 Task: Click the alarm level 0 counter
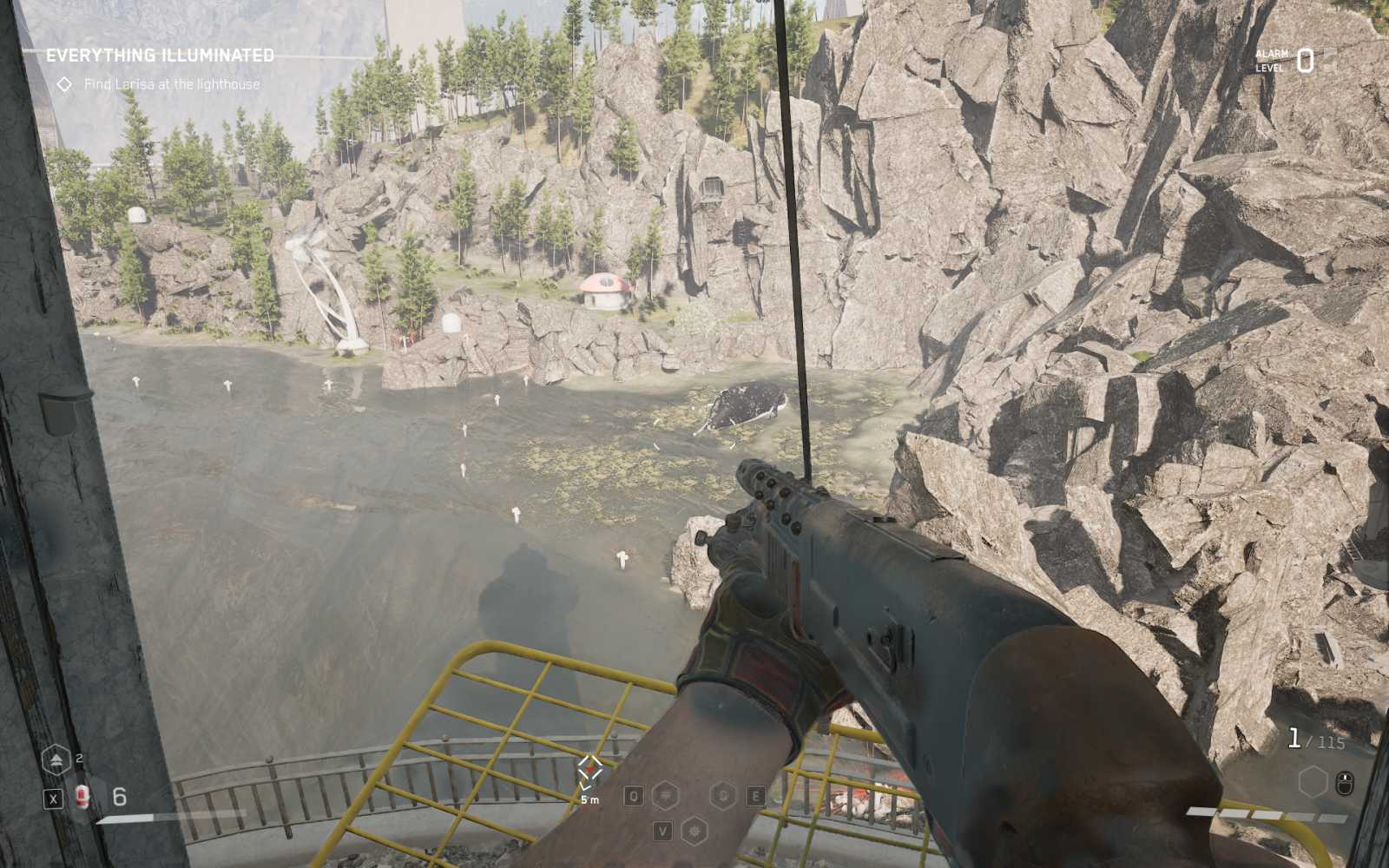tap(1305, 60)
